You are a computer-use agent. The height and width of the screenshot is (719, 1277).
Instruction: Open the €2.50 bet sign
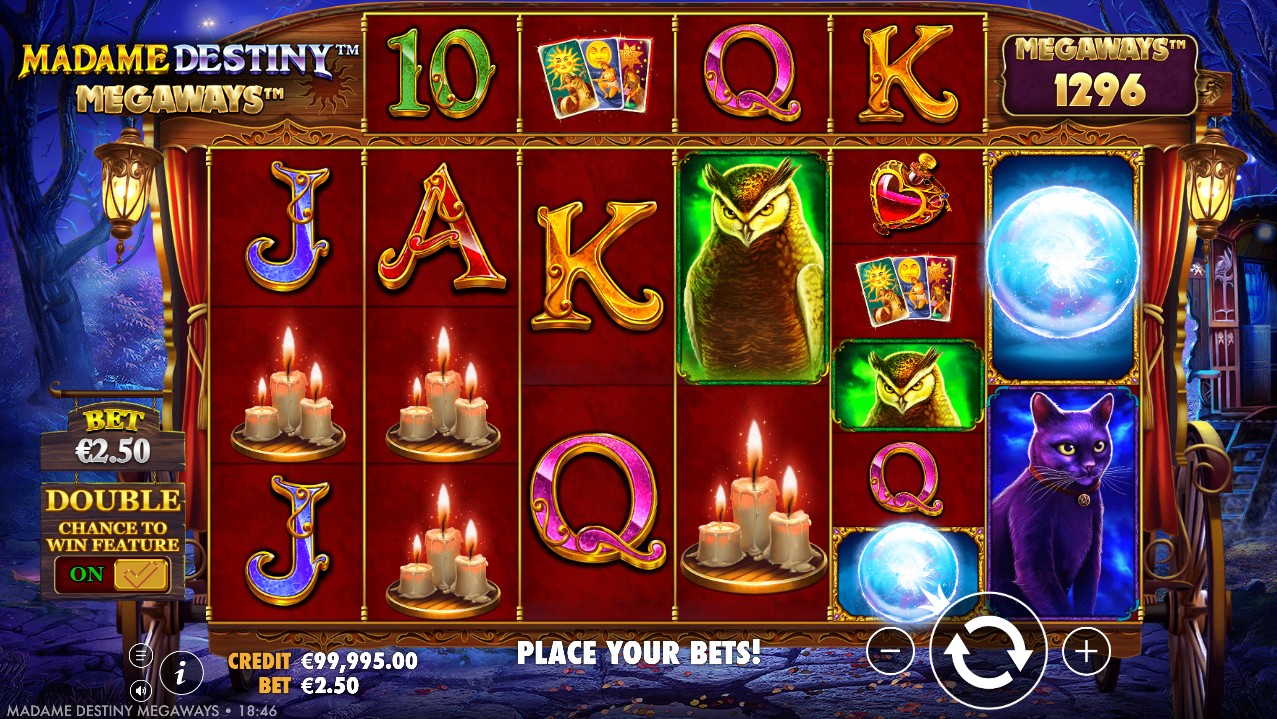click(x=112, y=442)
